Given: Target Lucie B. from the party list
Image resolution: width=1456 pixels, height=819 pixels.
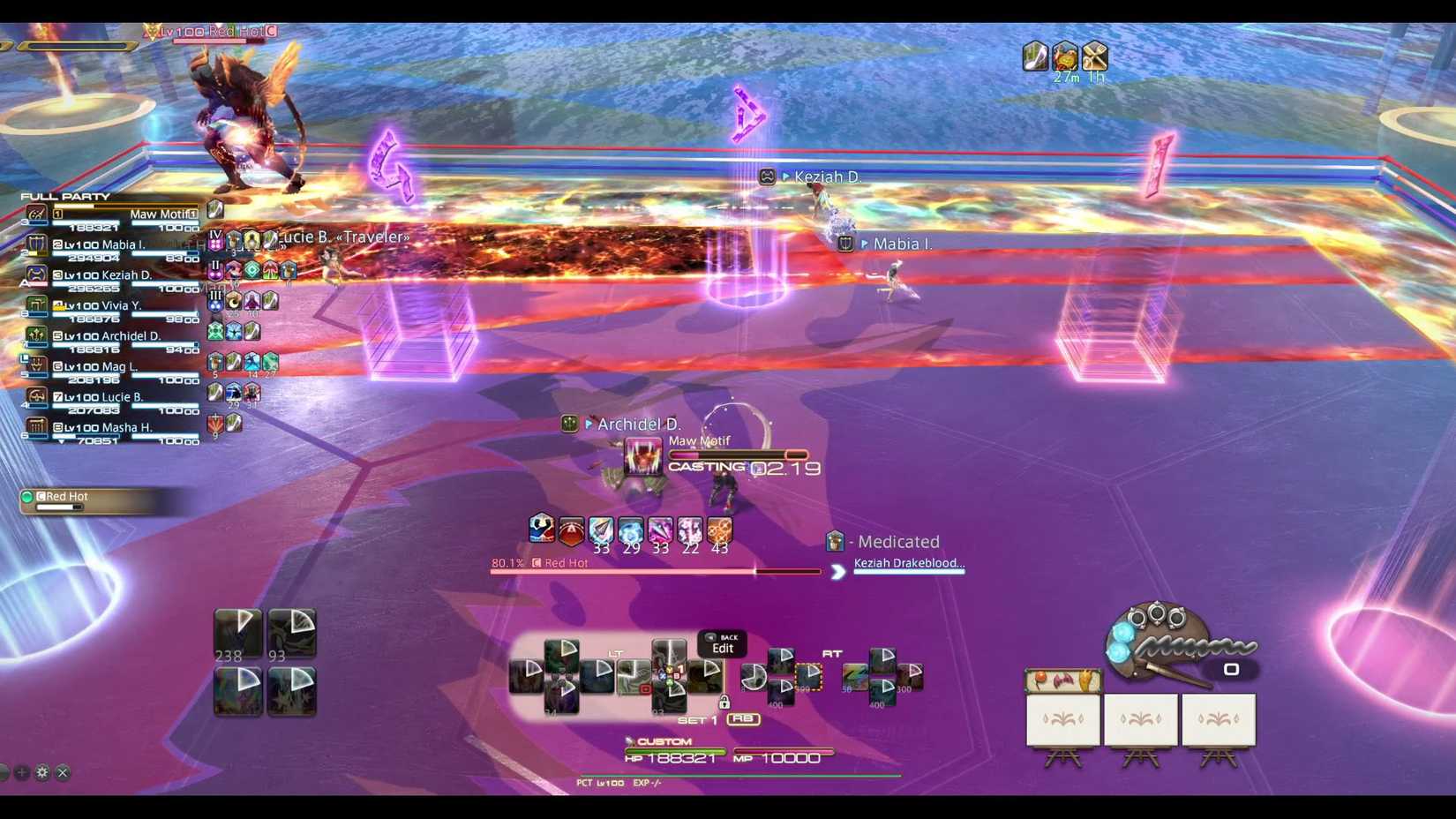Looking at the screenshot, I should click(x=110, y=397).
